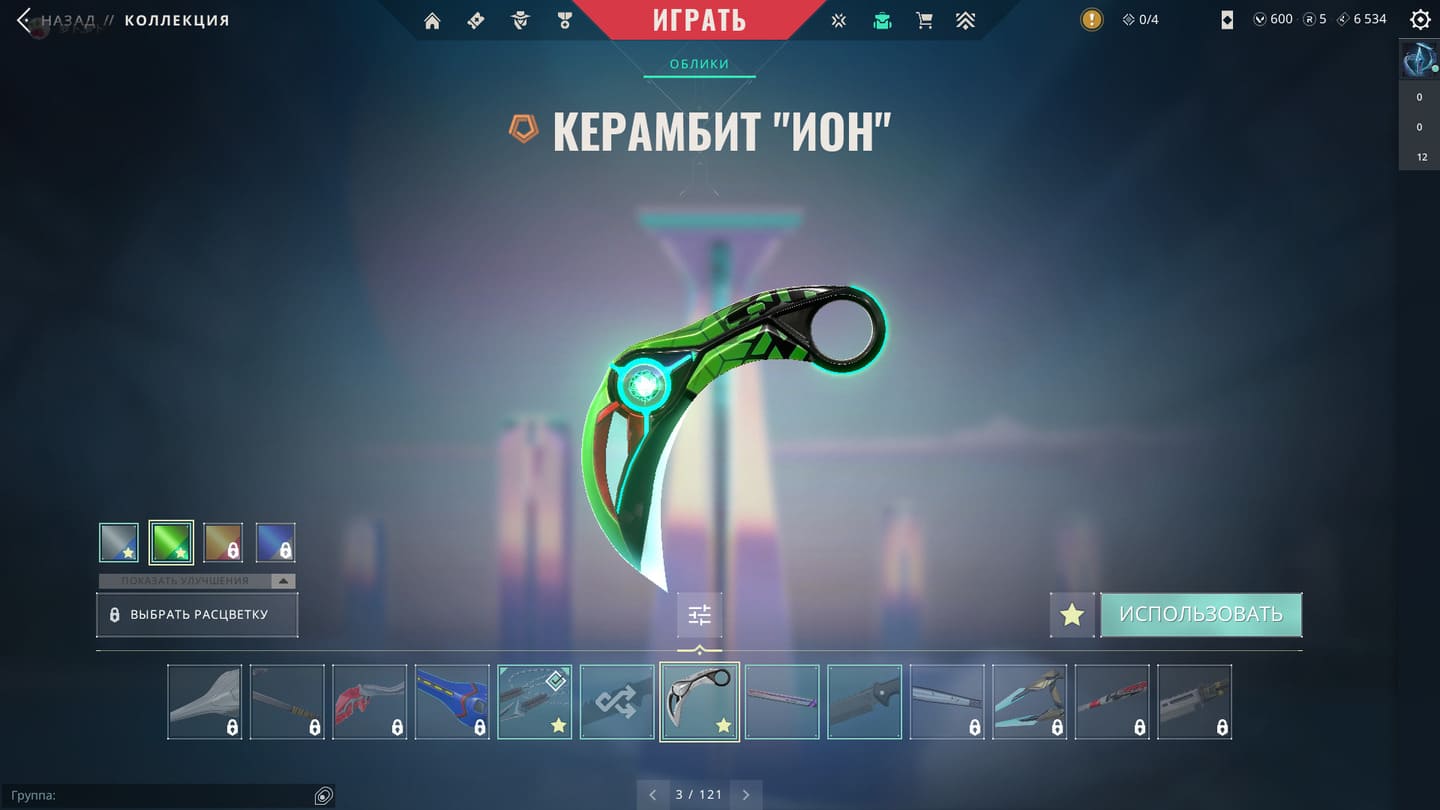Open the home screen icon
Image resolution: width=1440 pixels, height=810 pixels.
pos(432,20)
